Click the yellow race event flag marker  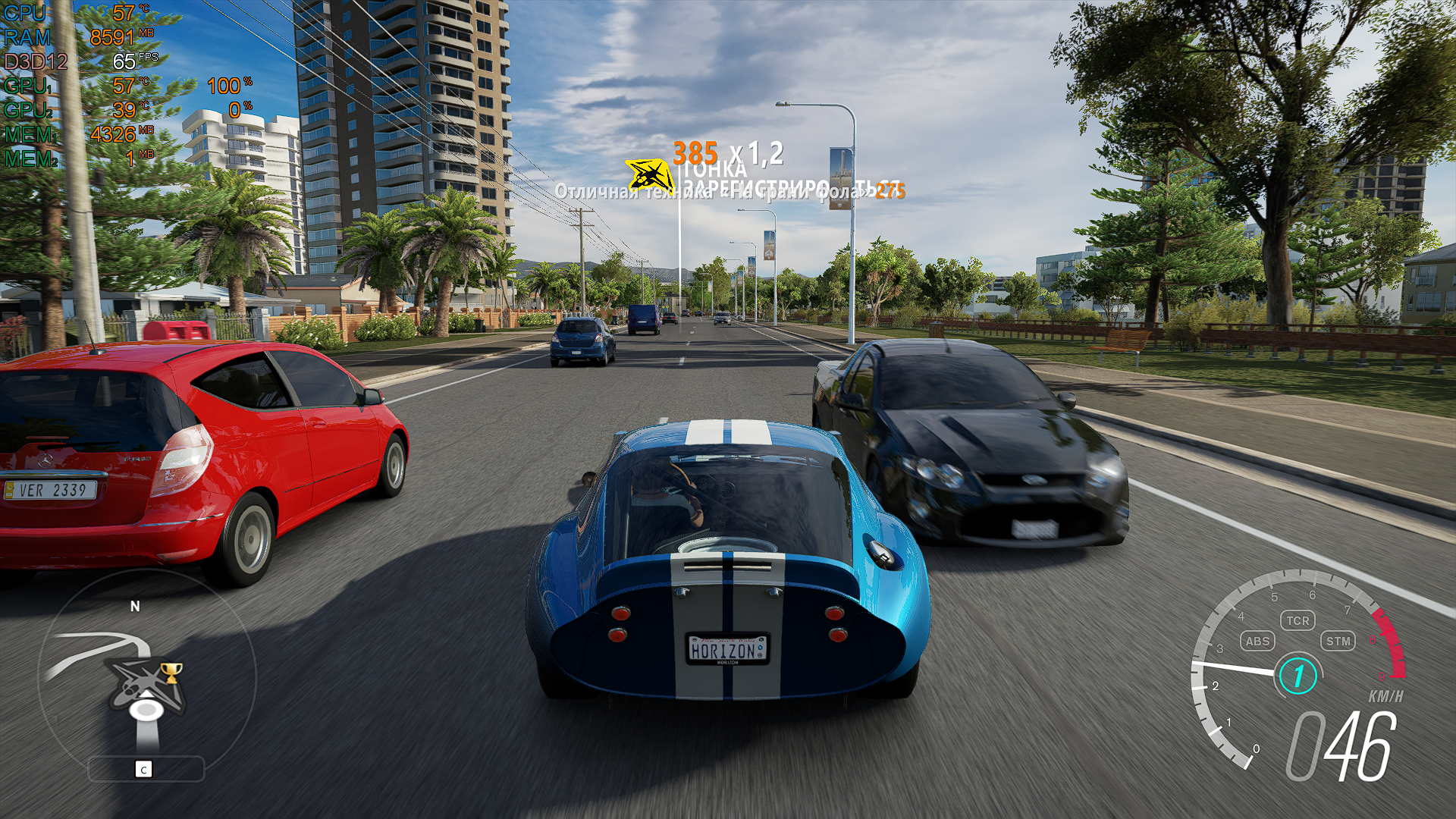[x=649, y=176]
